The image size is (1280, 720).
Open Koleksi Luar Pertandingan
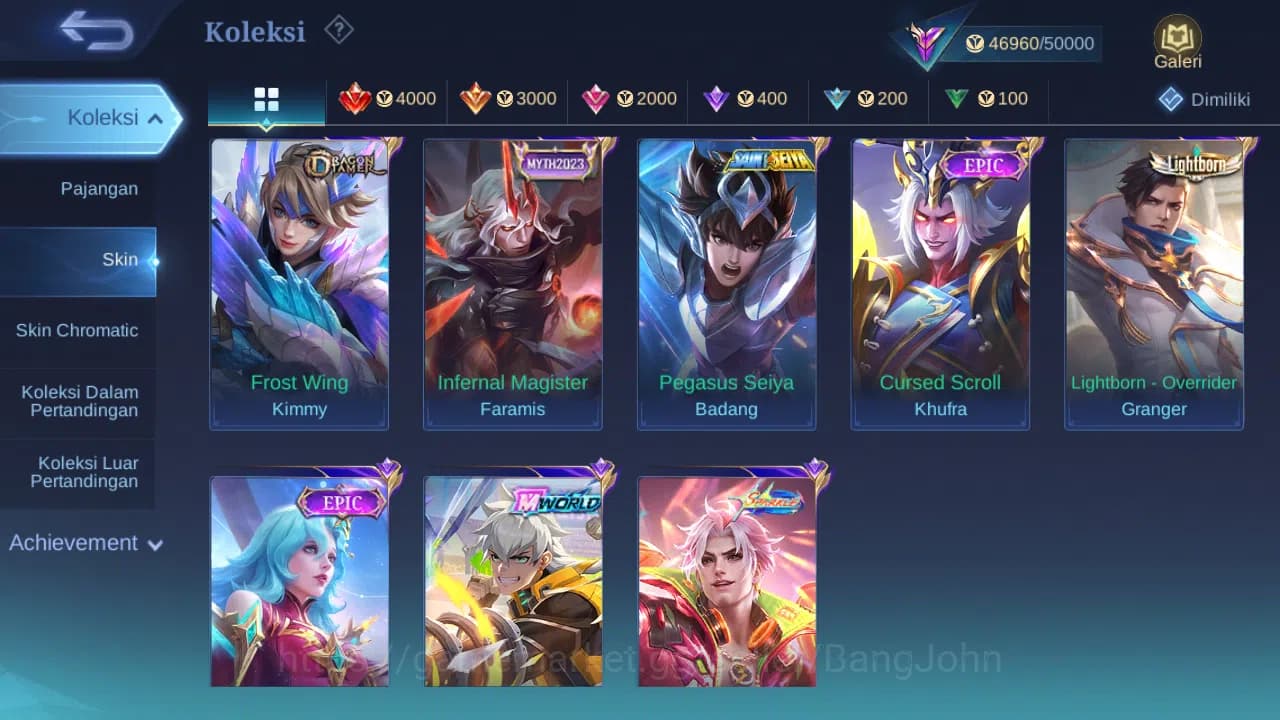[x=79, y=472]
